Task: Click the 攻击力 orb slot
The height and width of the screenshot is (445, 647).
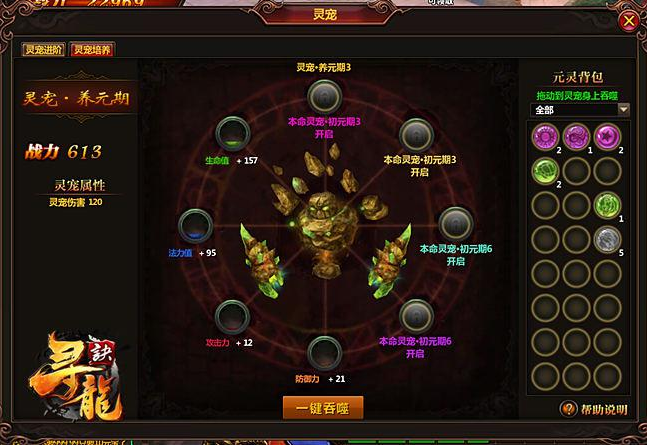Action: point(232,316)
